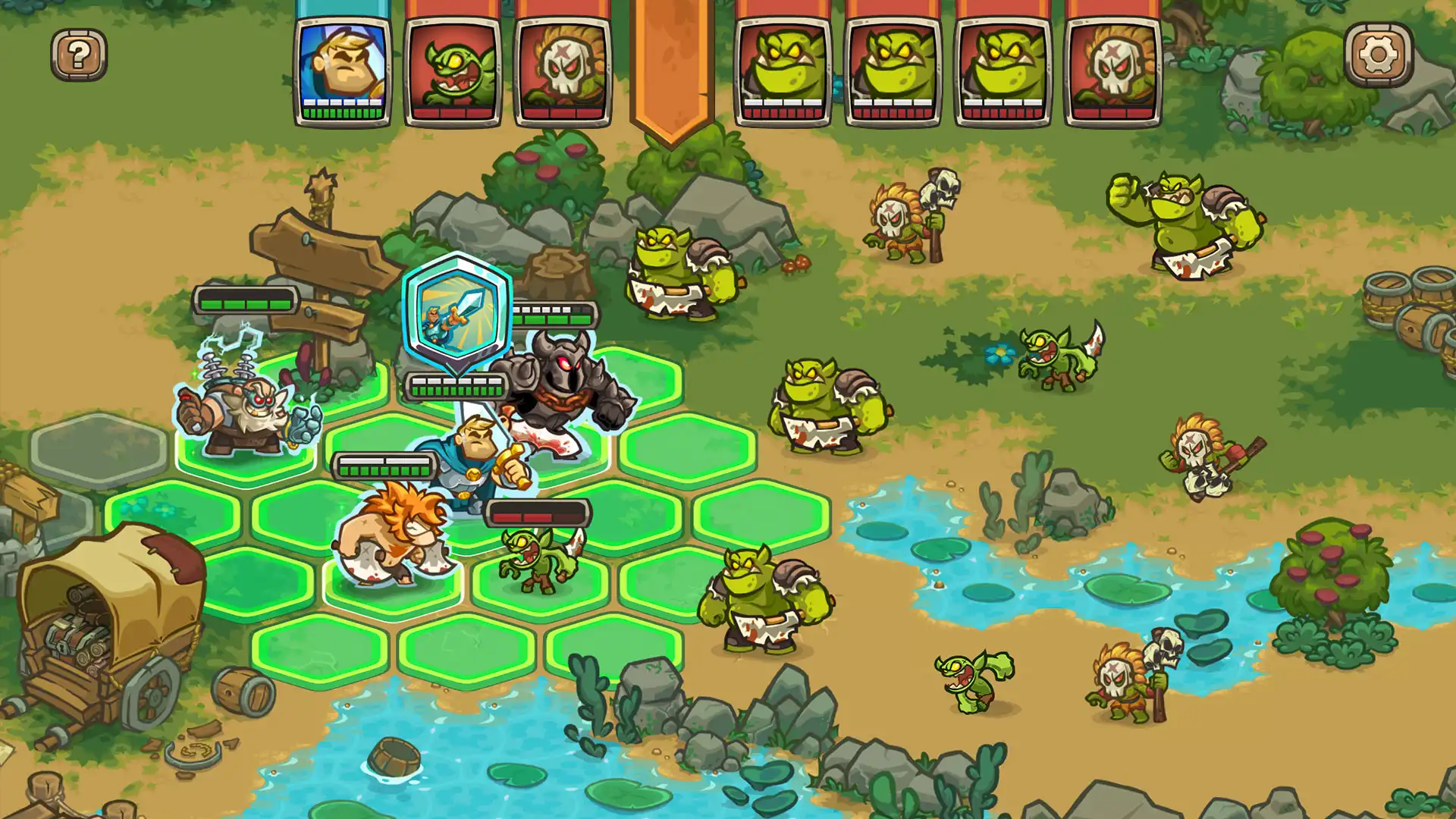
Task: Click the goblin's red health bar
Action: pos(540,513)
